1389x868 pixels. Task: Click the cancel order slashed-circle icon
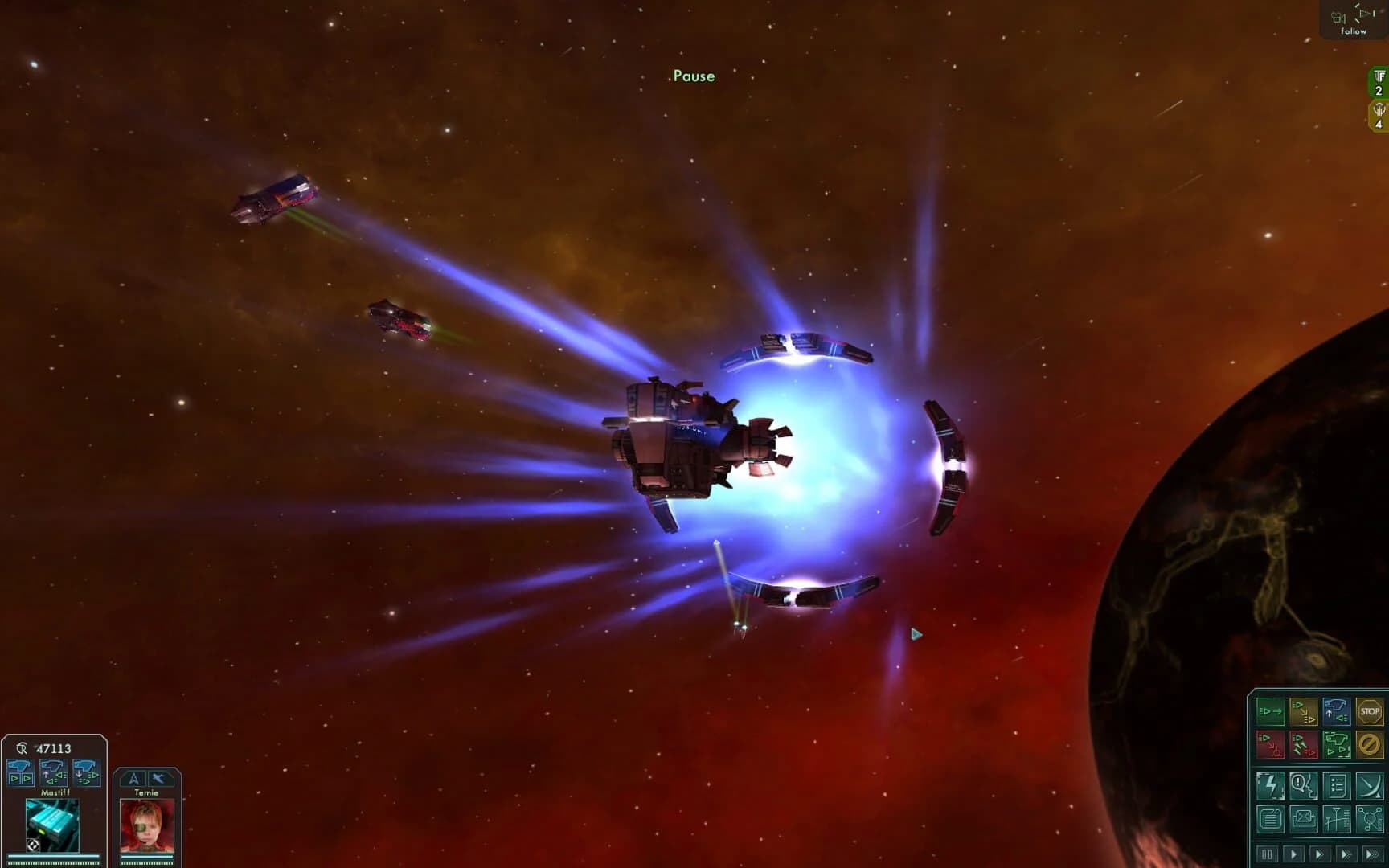[x=1371, y=745]
